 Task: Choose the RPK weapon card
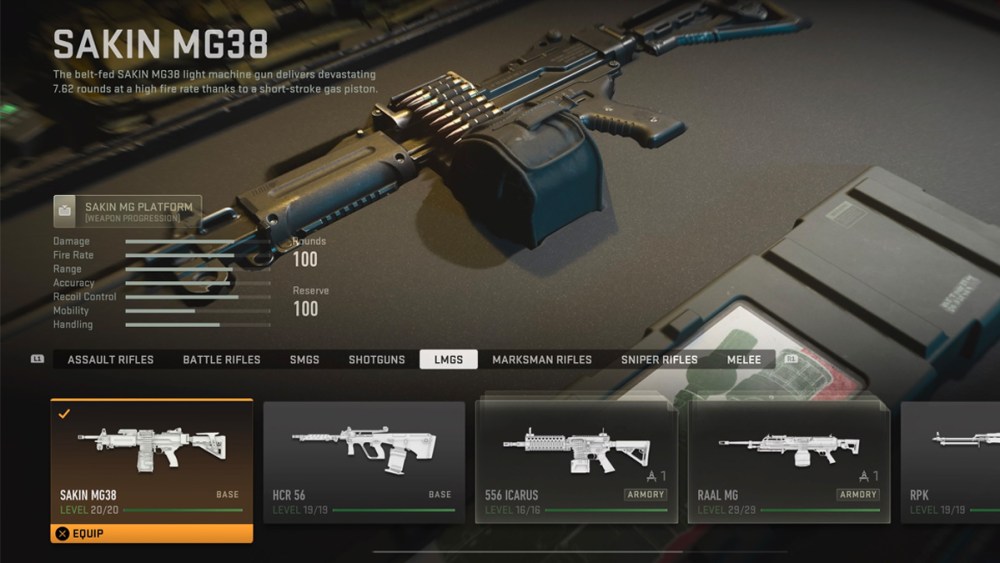tap(950, 462)
